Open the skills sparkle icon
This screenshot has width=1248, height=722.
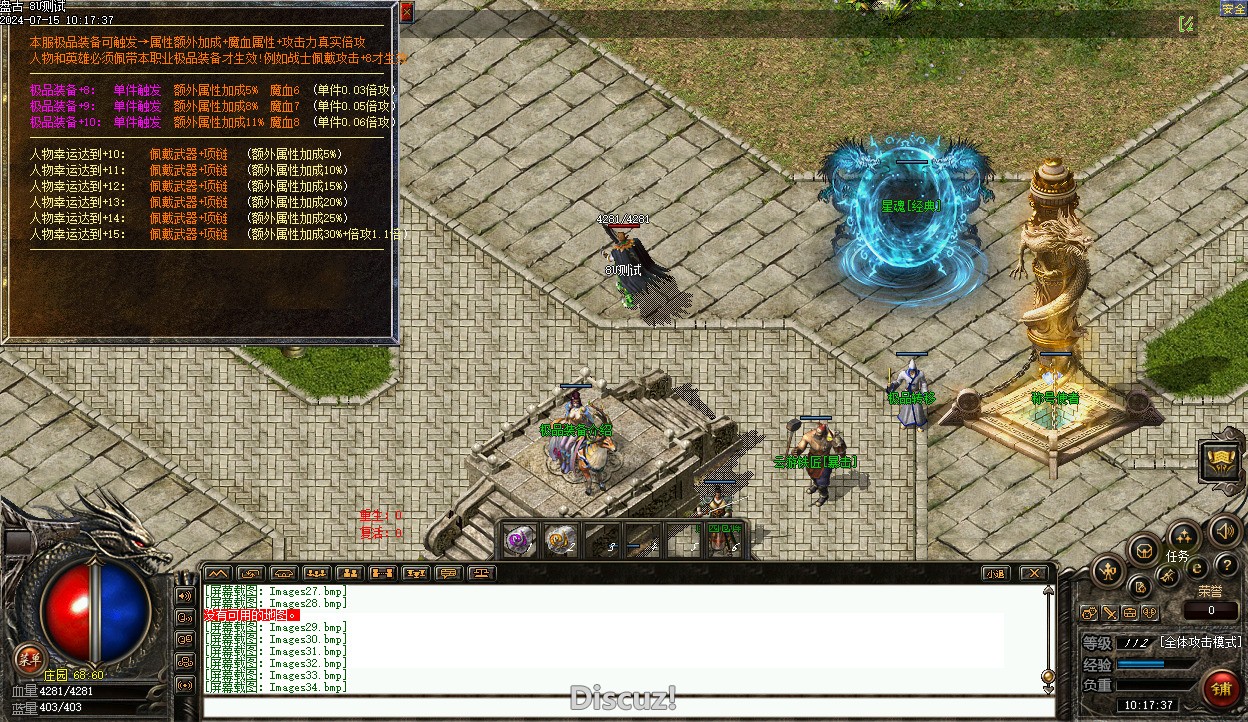(x=1184, y=536)
